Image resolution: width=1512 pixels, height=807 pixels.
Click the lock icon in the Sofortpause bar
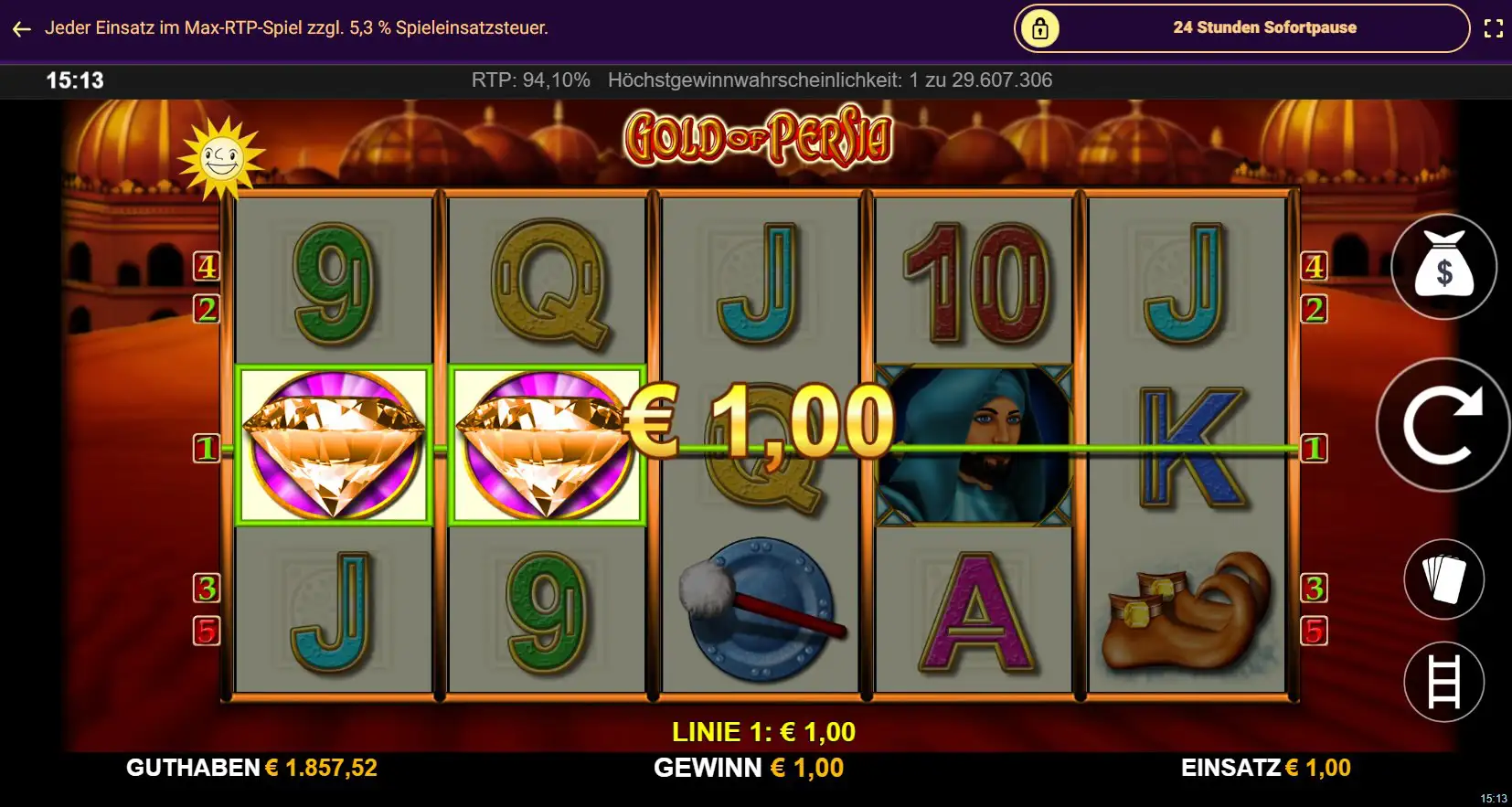1040,27
